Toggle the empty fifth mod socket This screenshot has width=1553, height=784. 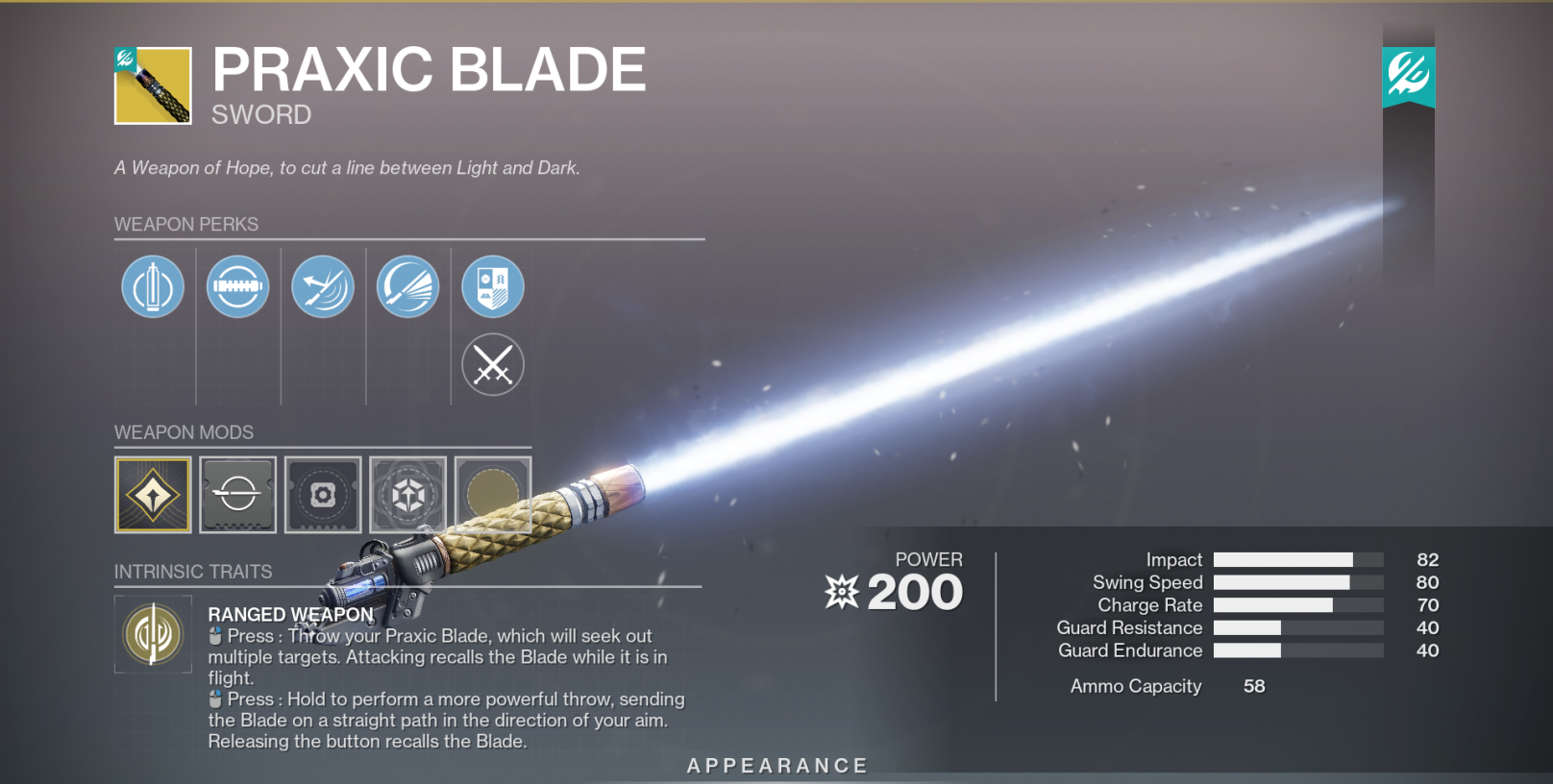coord(493,494)
